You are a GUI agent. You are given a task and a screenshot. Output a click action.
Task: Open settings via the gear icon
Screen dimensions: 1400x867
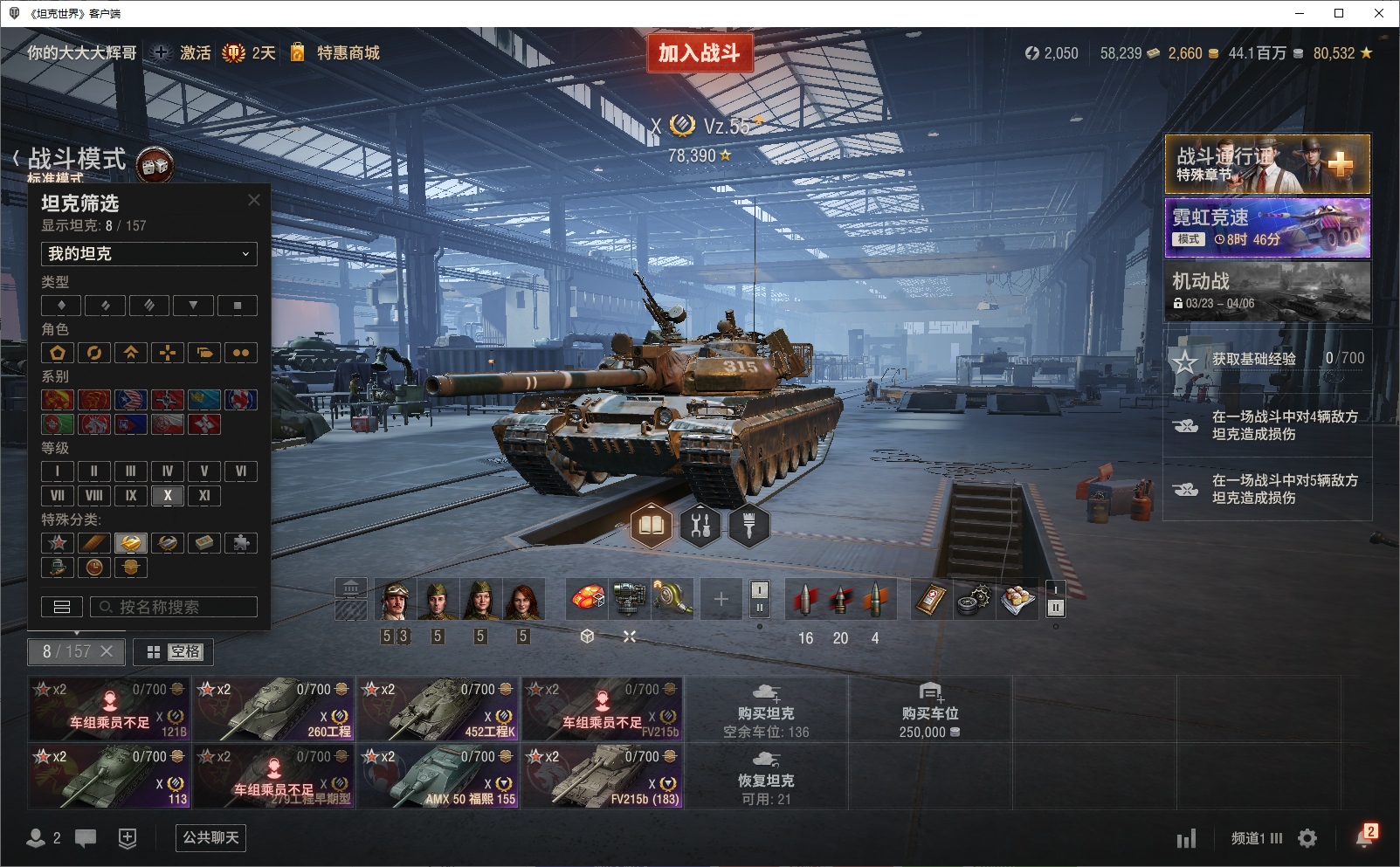pos(1307,838)
